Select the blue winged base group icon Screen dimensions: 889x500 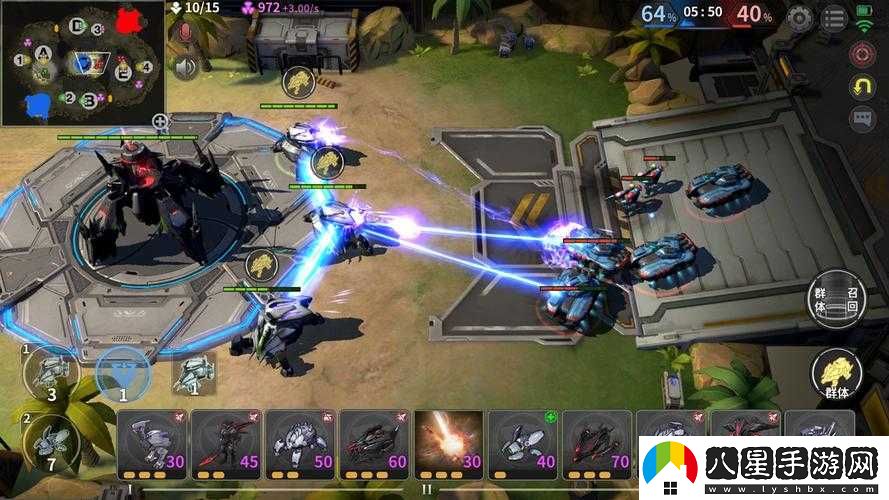coord(124,375)
